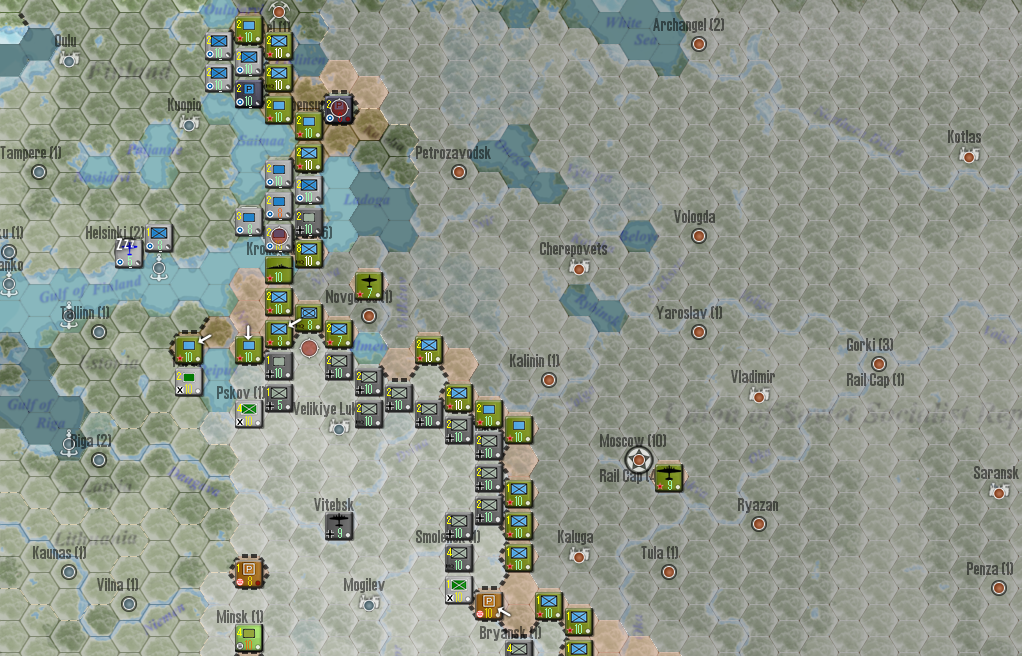Select the orange partisan unit north of Minsk
Screen dimensions: 1022x656
(x=249, y=573)
